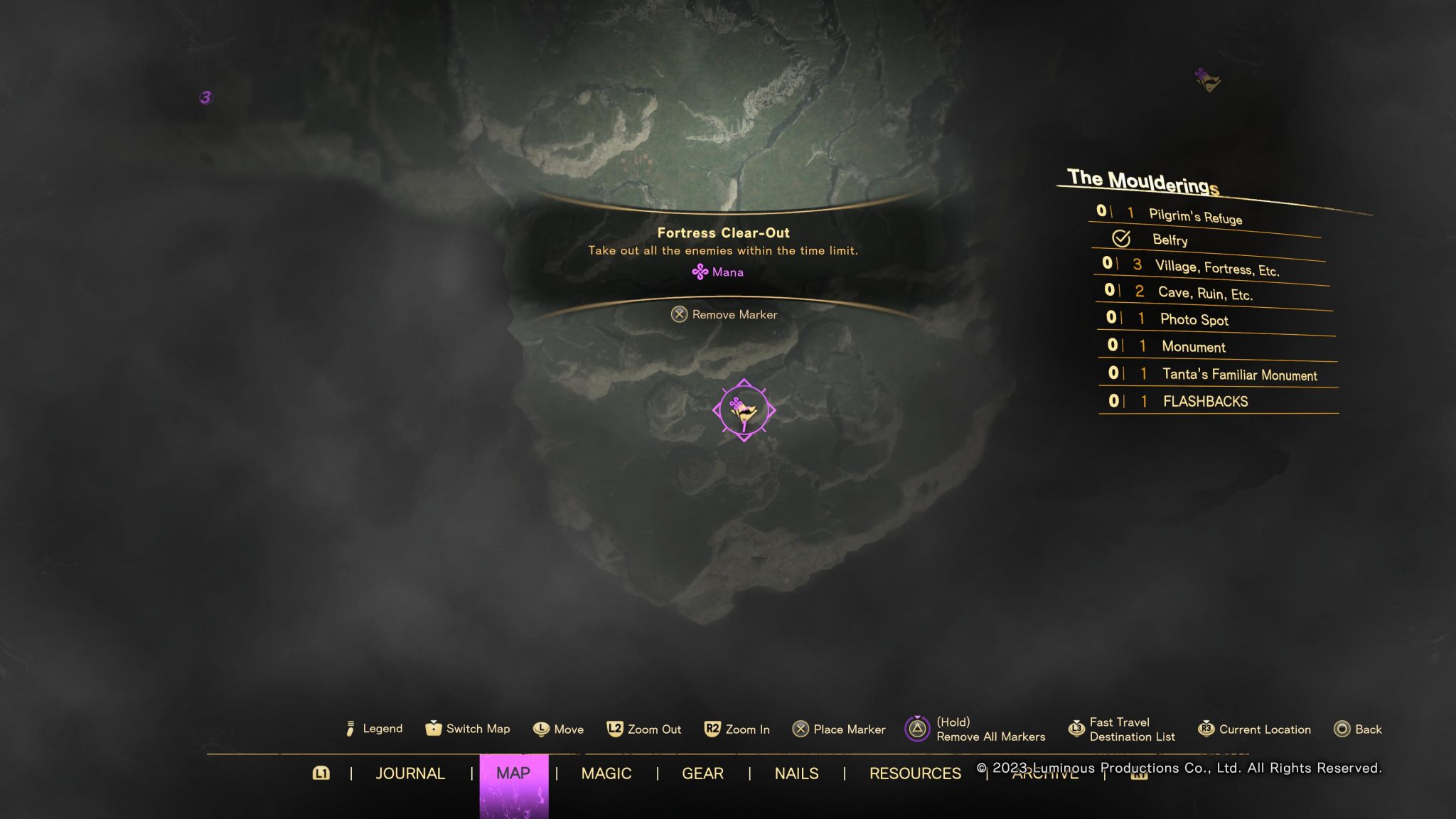1456x819 pixels.
Task: Select the Fortress Clear-Out map marker
Action: click(x=744, y=410)
